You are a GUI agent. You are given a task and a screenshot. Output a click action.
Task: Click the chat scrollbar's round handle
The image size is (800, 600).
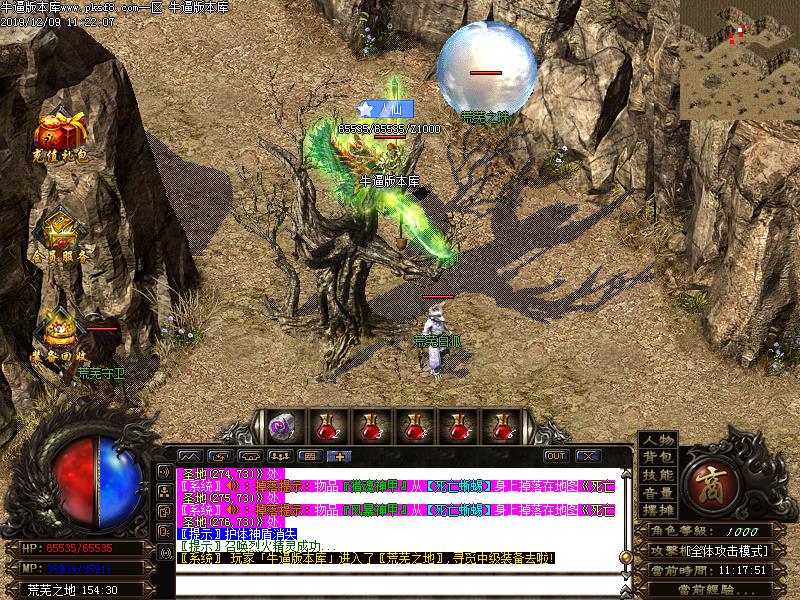pos(624,556)
